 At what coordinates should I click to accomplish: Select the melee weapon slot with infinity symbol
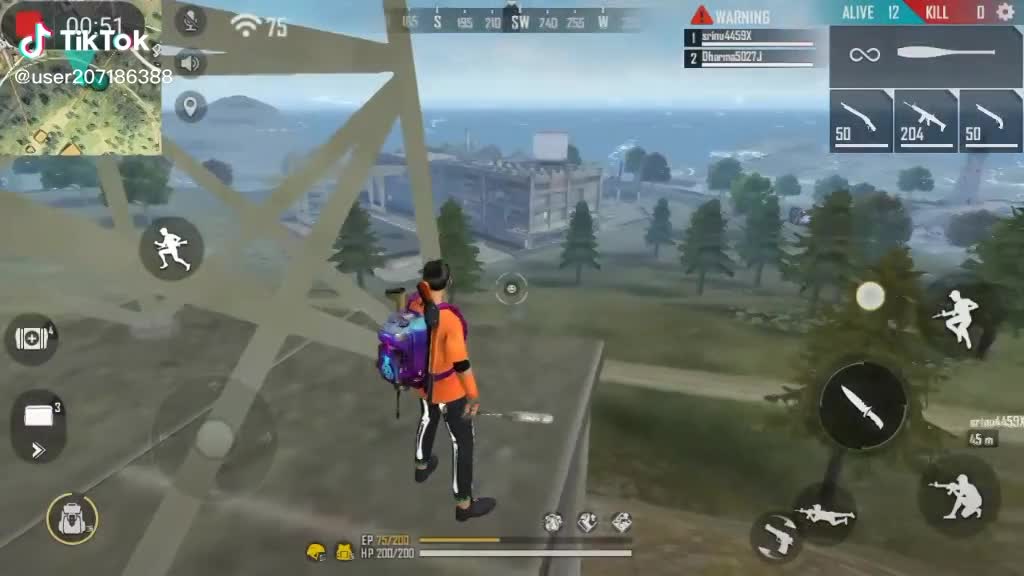(x=925, y=53)
